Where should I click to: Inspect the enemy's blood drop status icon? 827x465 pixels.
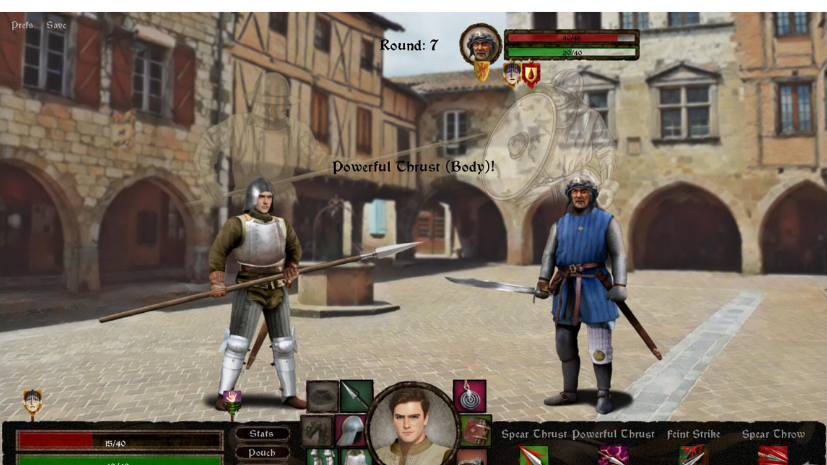531,74
